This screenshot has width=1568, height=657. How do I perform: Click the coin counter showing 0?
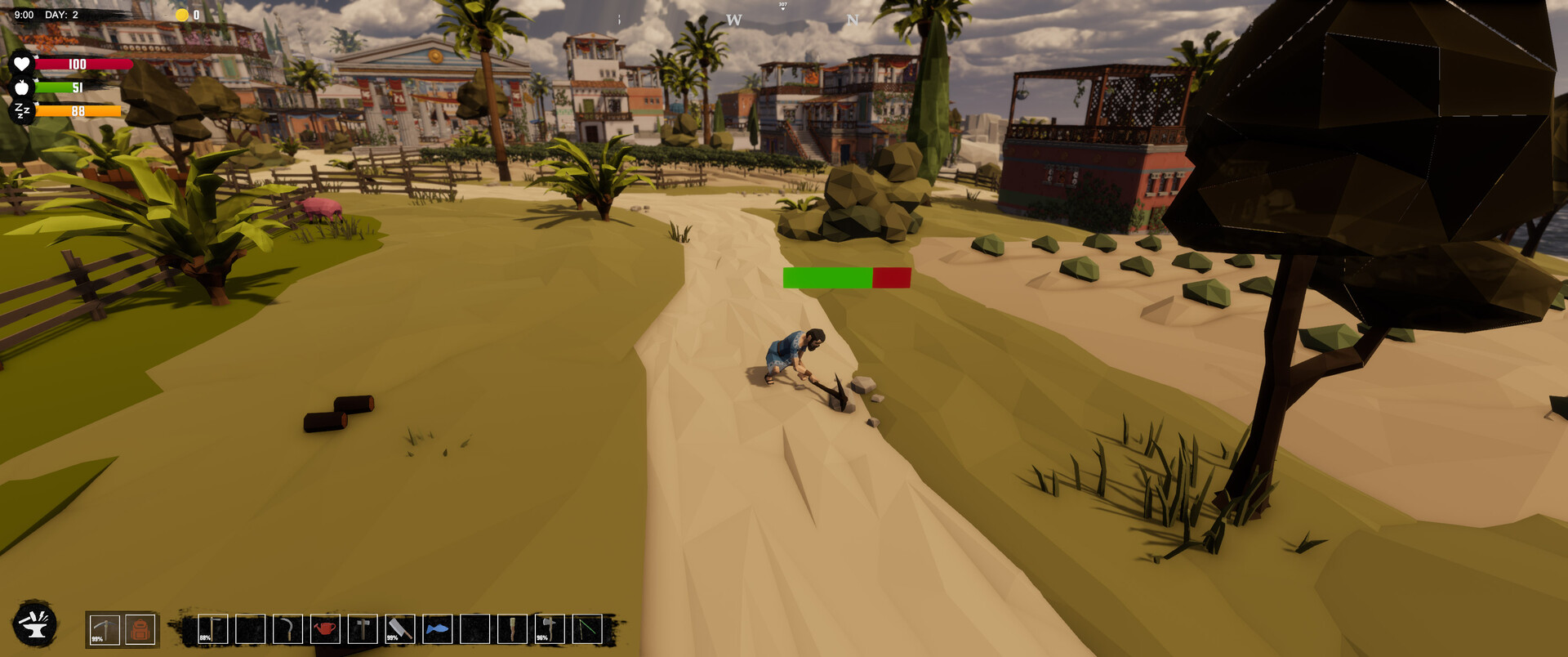tap(189, 13)
